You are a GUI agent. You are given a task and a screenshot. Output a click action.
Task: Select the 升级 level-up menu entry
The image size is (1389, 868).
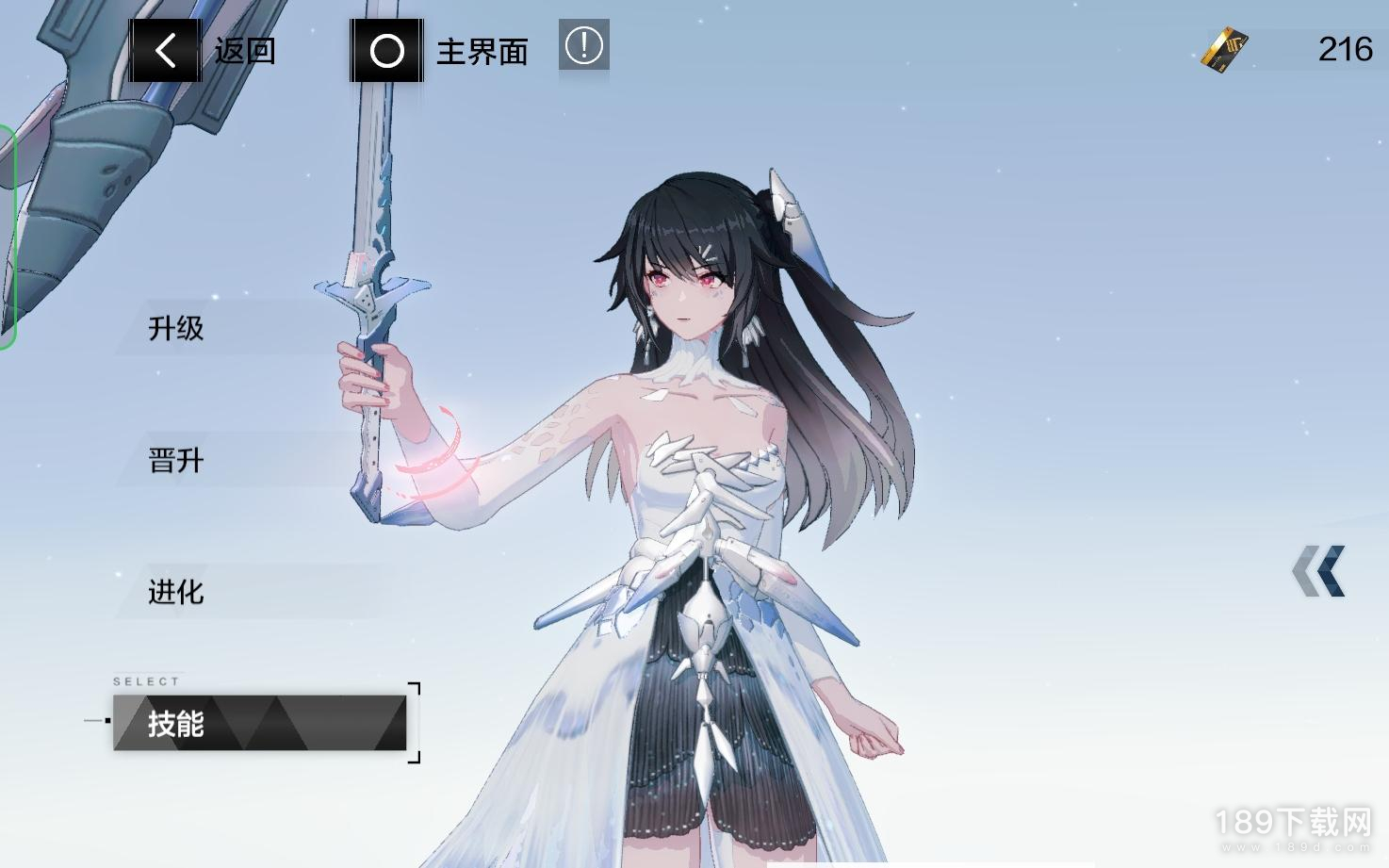pos(176,328)
